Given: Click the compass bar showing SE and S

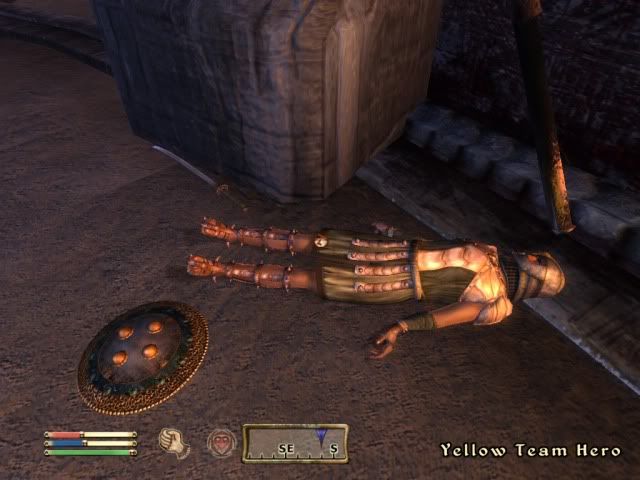Looking at the screenshot, I should (x=295, y=443).
